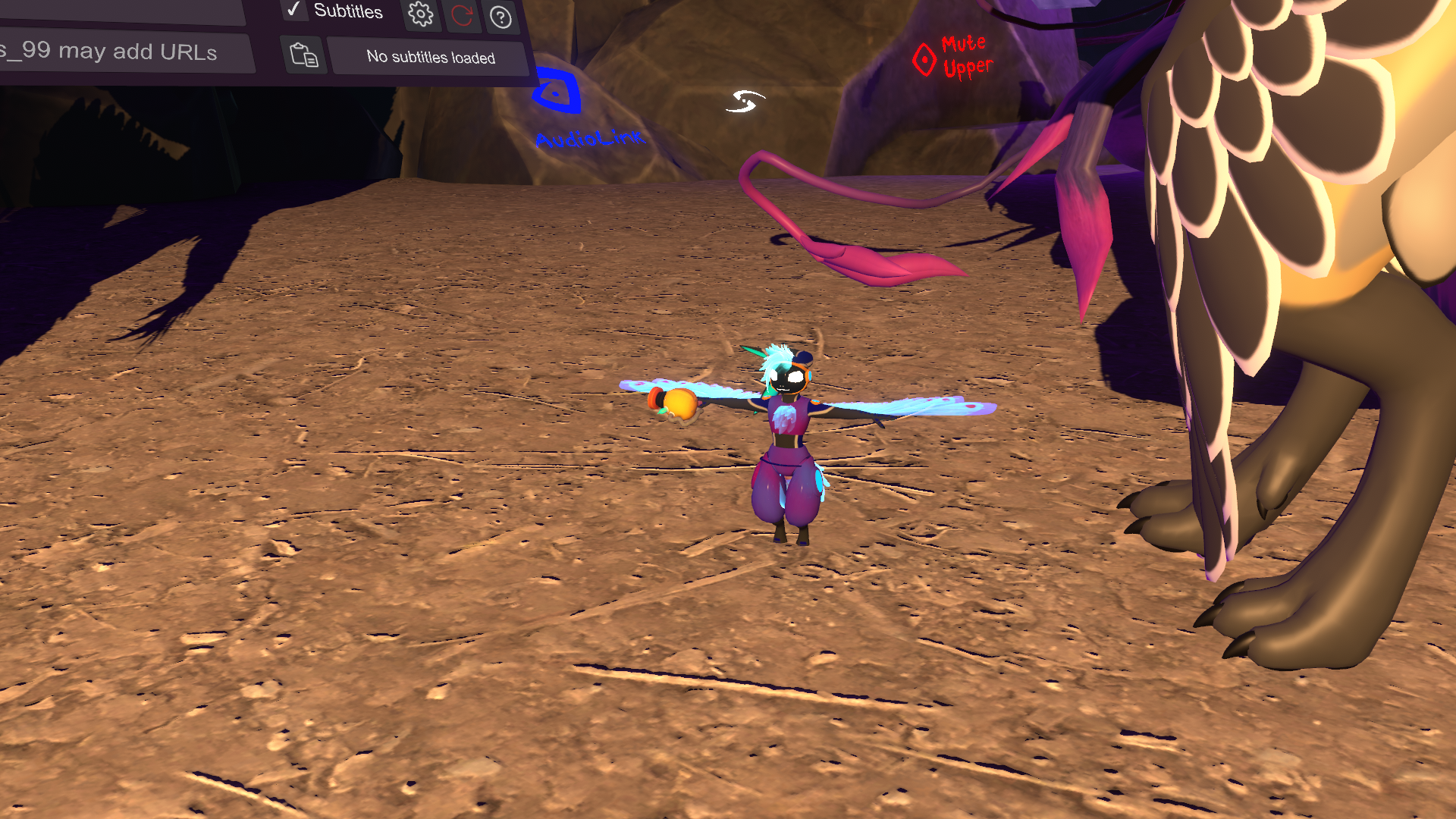This screenshot has width=1456, height=819.
Task: Paste subtitles using the clipboard icon
Action: click(304, 55)
